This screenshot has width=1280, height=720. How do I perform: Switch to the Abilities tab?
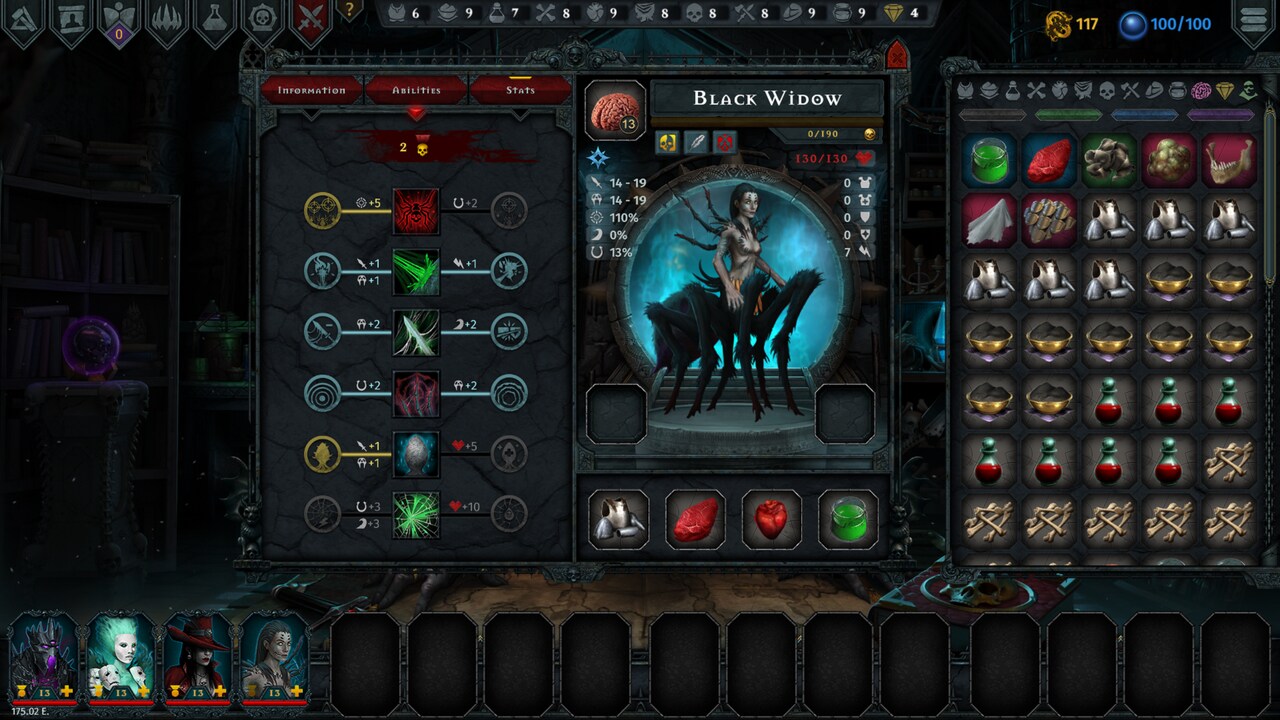414,90
